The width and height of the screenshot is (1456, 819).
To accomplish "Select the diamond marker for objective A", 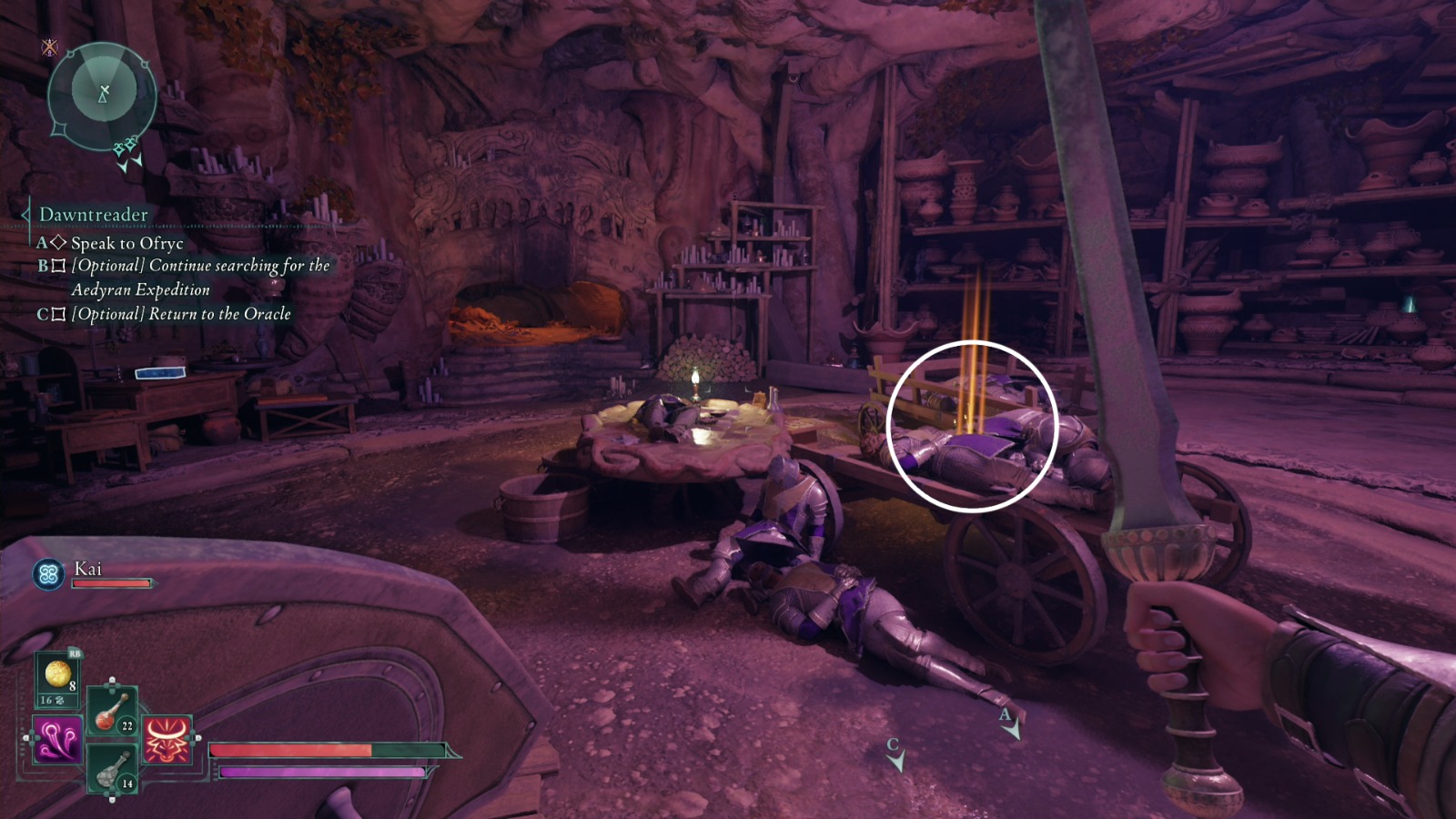I will click(x=57, y=241).
